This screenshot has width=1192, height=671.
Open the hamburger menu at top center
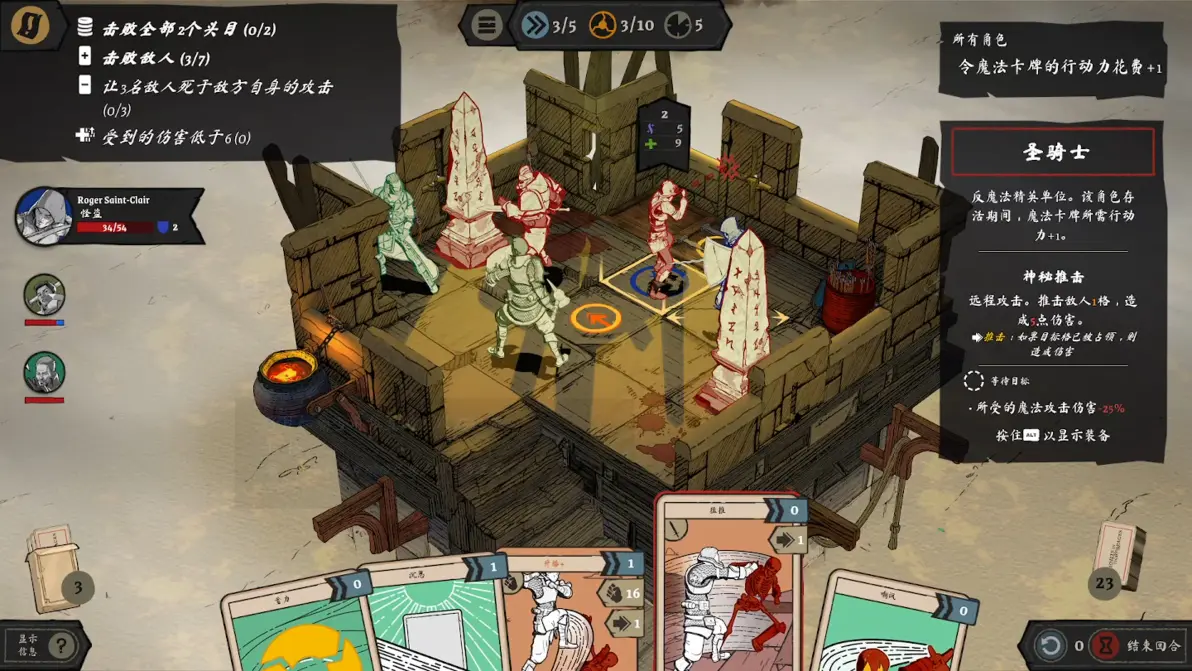coord(486,25)
